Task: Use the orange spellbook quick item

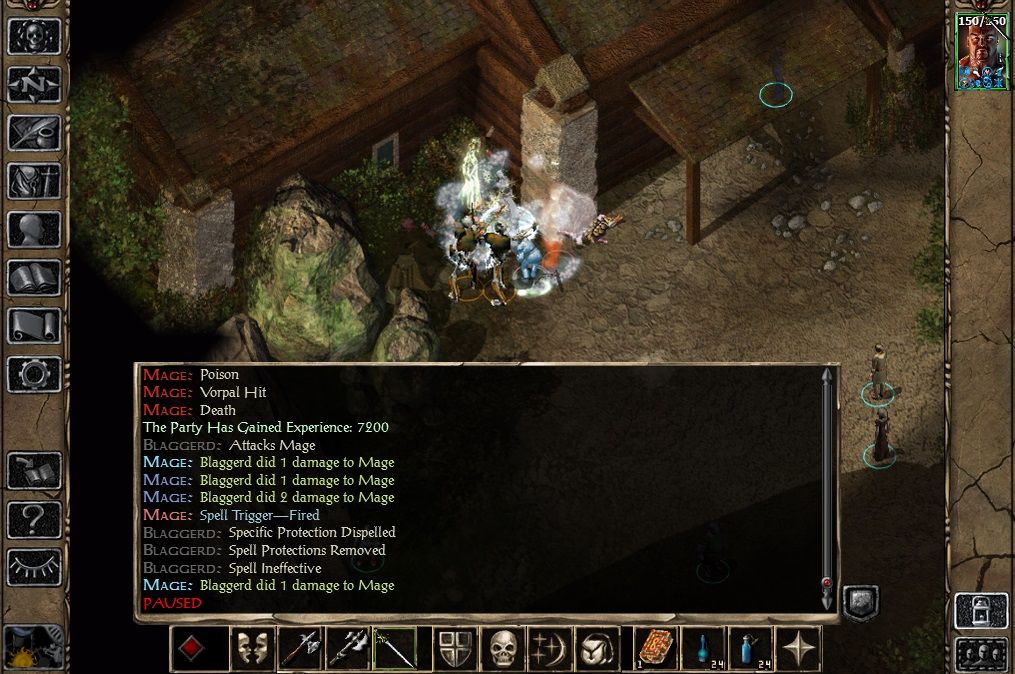Action: point(656,649)
